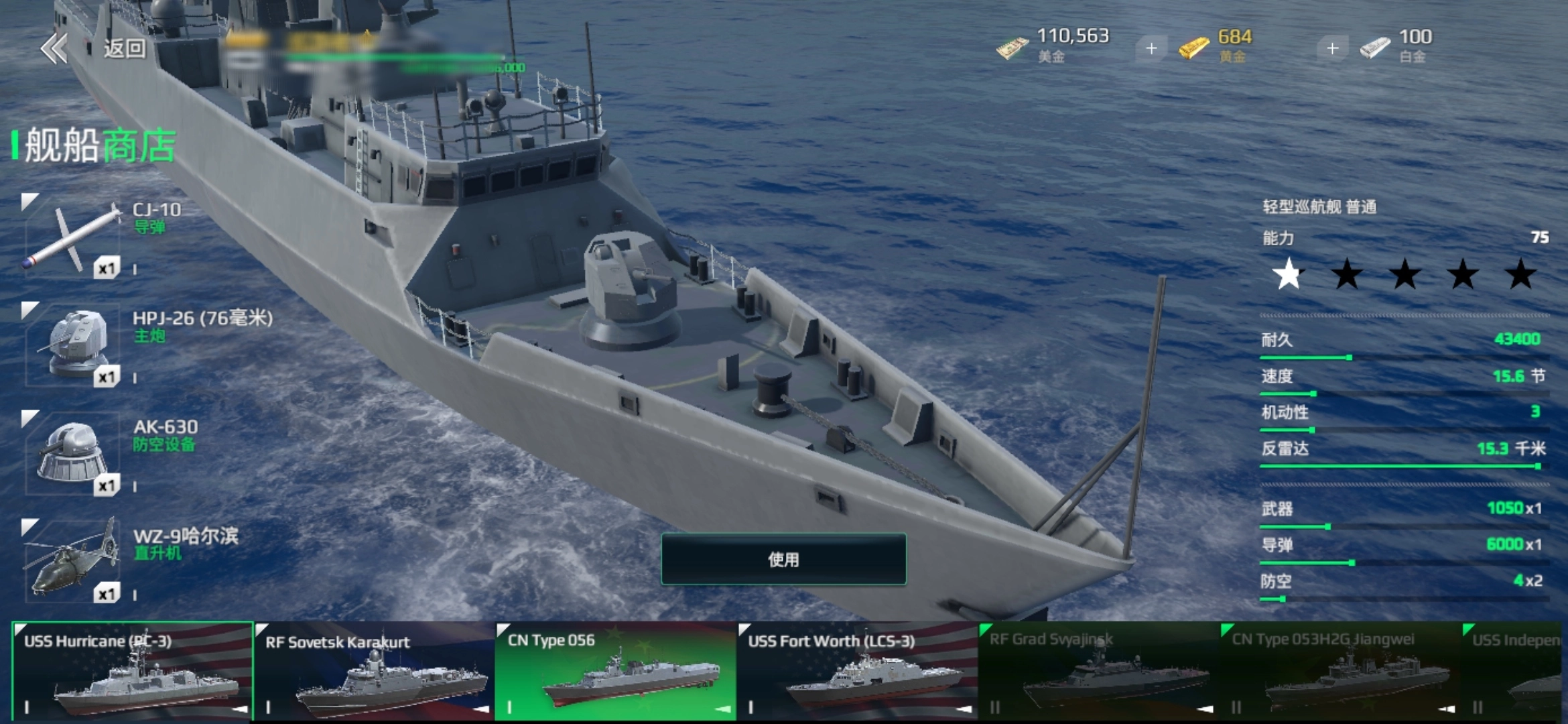View the RF Grad Svyajinsk ship
The width and height of the screenshot is (1568, 724).
tap(1098, 672)
